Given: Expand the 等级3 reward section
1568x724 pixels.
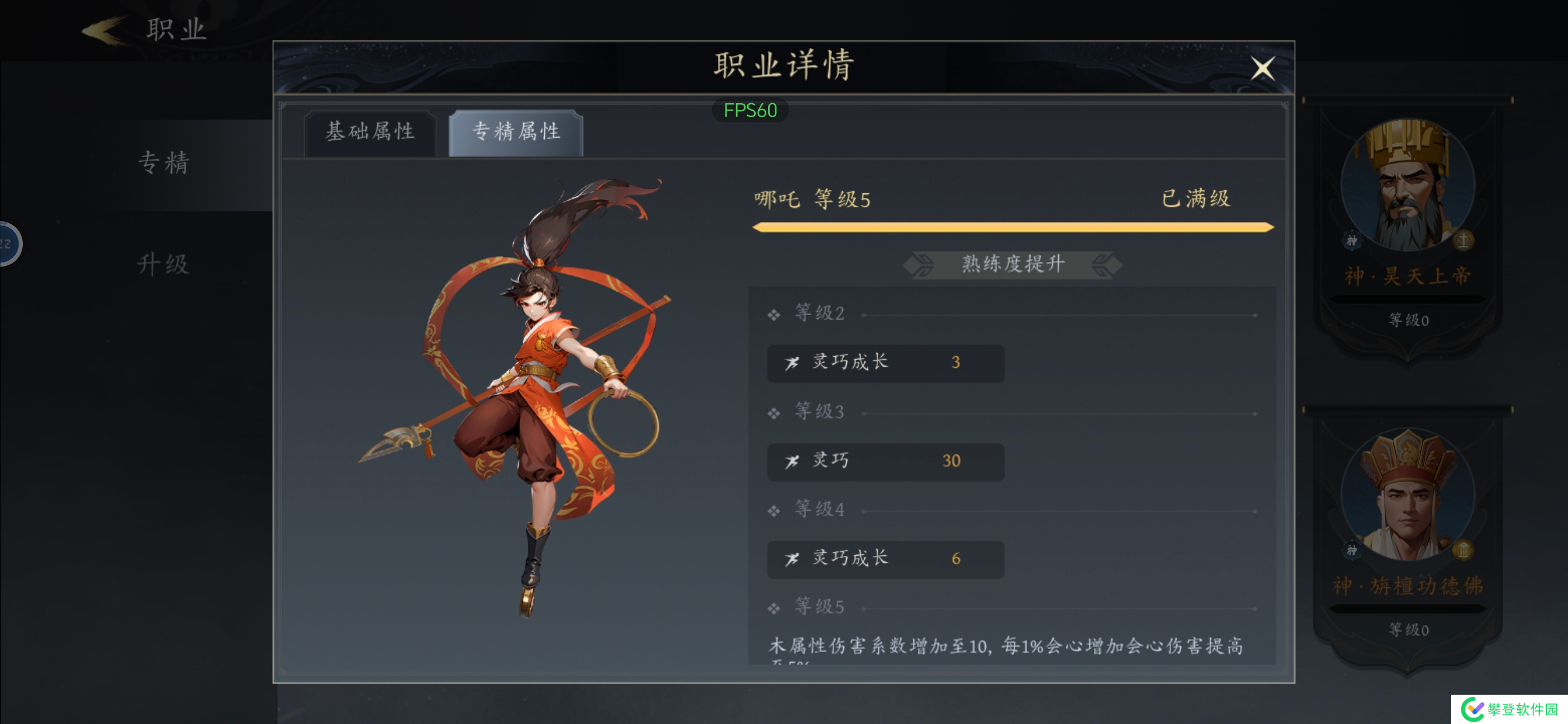Looking at the screenshot, I should coord(819,412).
